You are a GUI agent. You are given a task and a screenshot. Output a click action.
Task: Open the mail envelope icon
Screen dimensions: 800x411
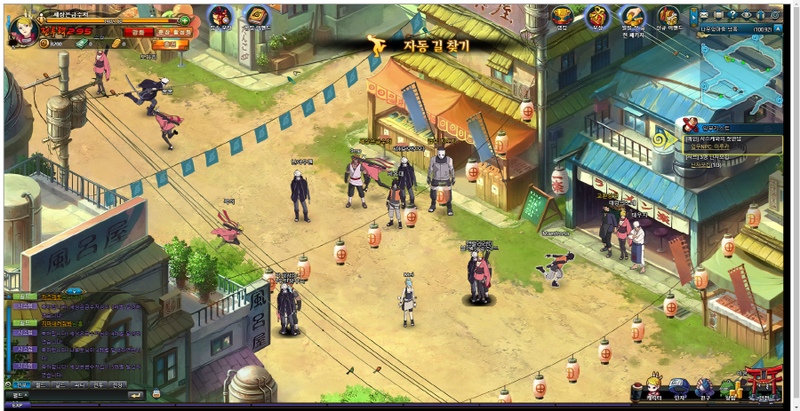[x=704, y=15]
